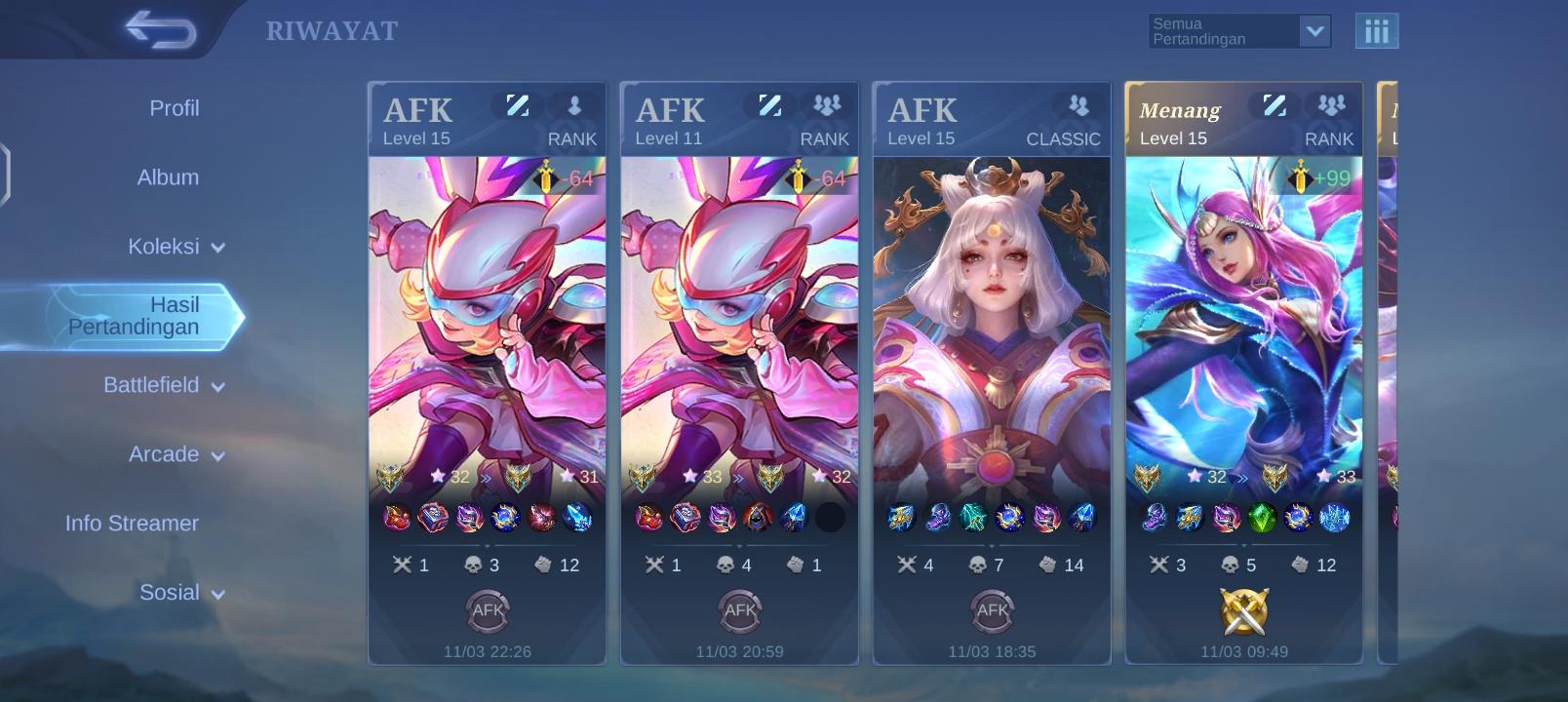Screen dimensions: 1568x702
Task: Select the solo player icon on the first match
Action: pos(573,107)
